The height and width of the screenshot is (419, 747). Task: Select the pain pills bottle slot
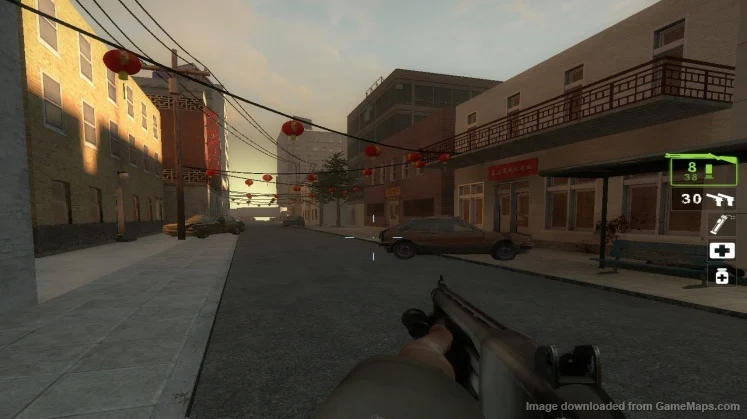(721, 275)
